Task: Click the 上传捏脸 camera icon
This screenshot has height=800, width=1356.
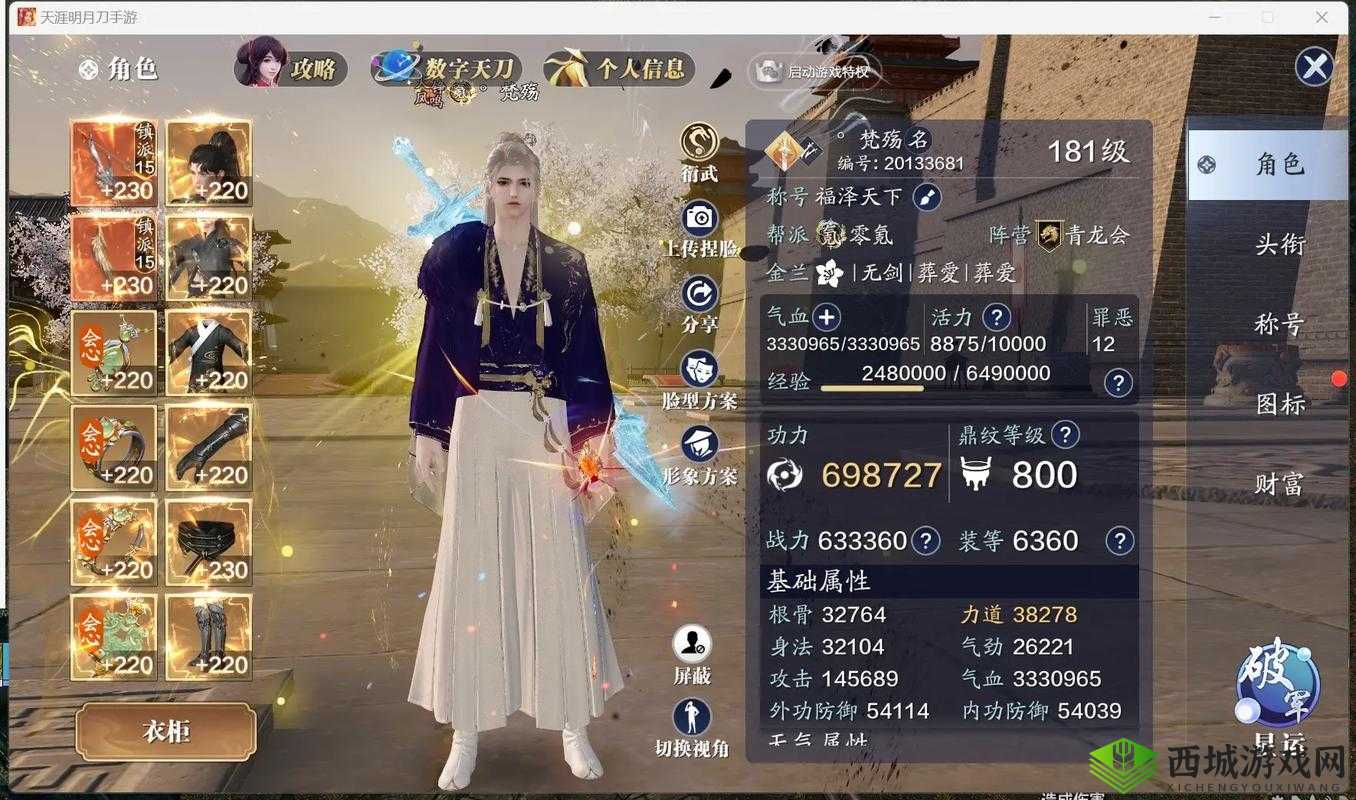Action: point(698,218)
